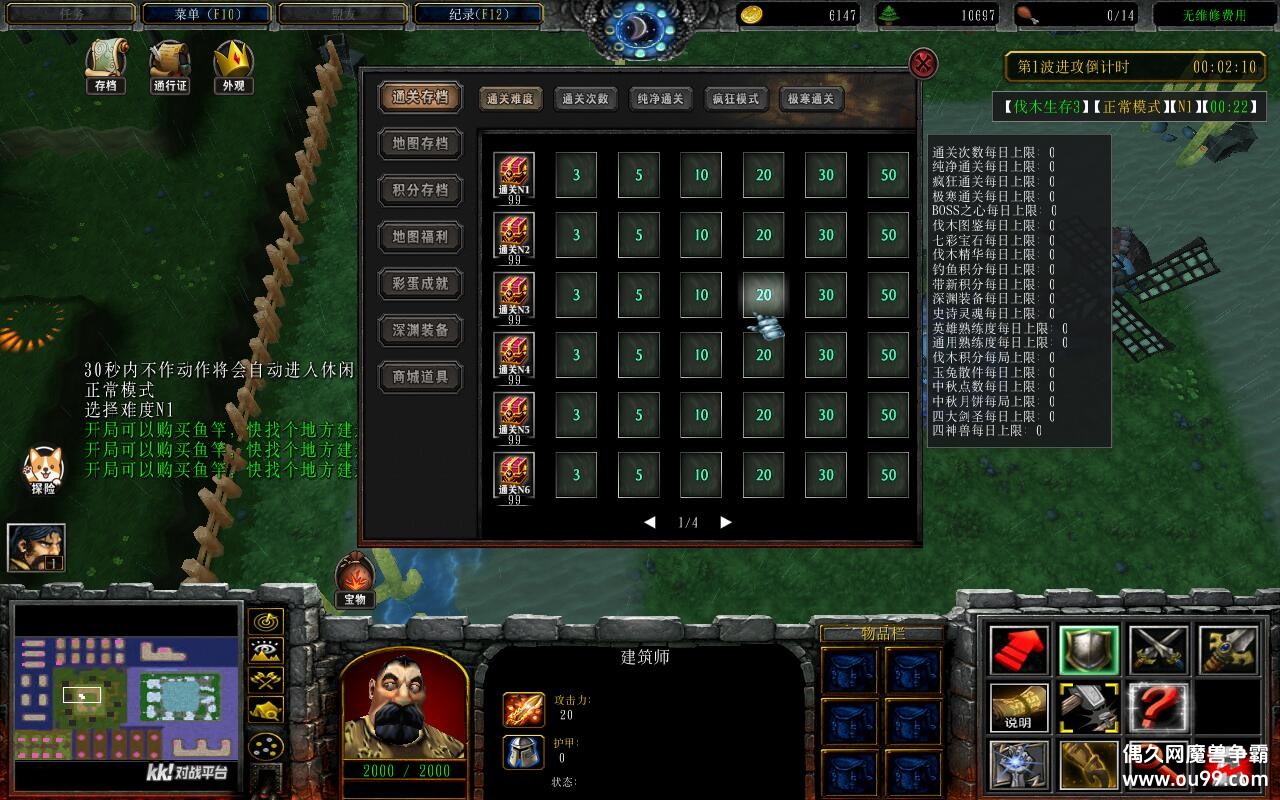Open the 积分存档 section
This screenshot has height=800, width=1280.
tap(420, 190)
